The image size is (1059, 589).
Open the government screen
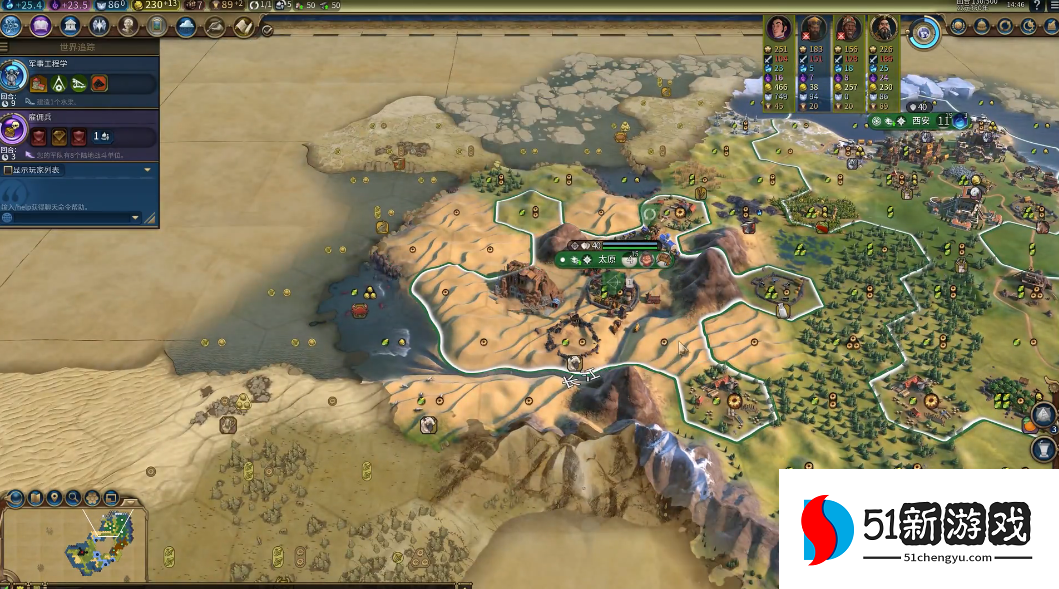(x=70, y=25)
